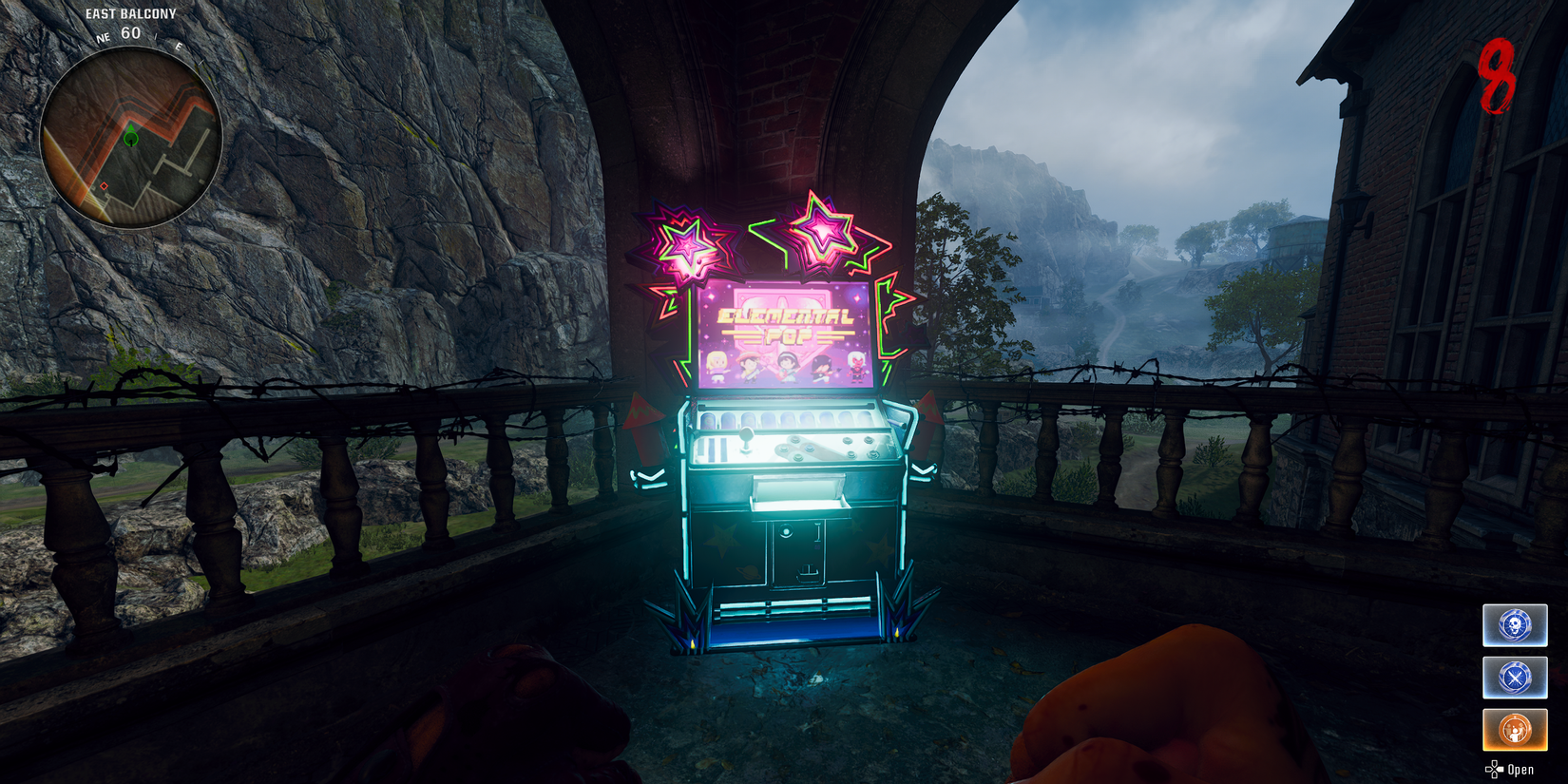Screen dimensions: 1568x784
Task: Click the EAST BALCONY location label
Action: (131, 13)
